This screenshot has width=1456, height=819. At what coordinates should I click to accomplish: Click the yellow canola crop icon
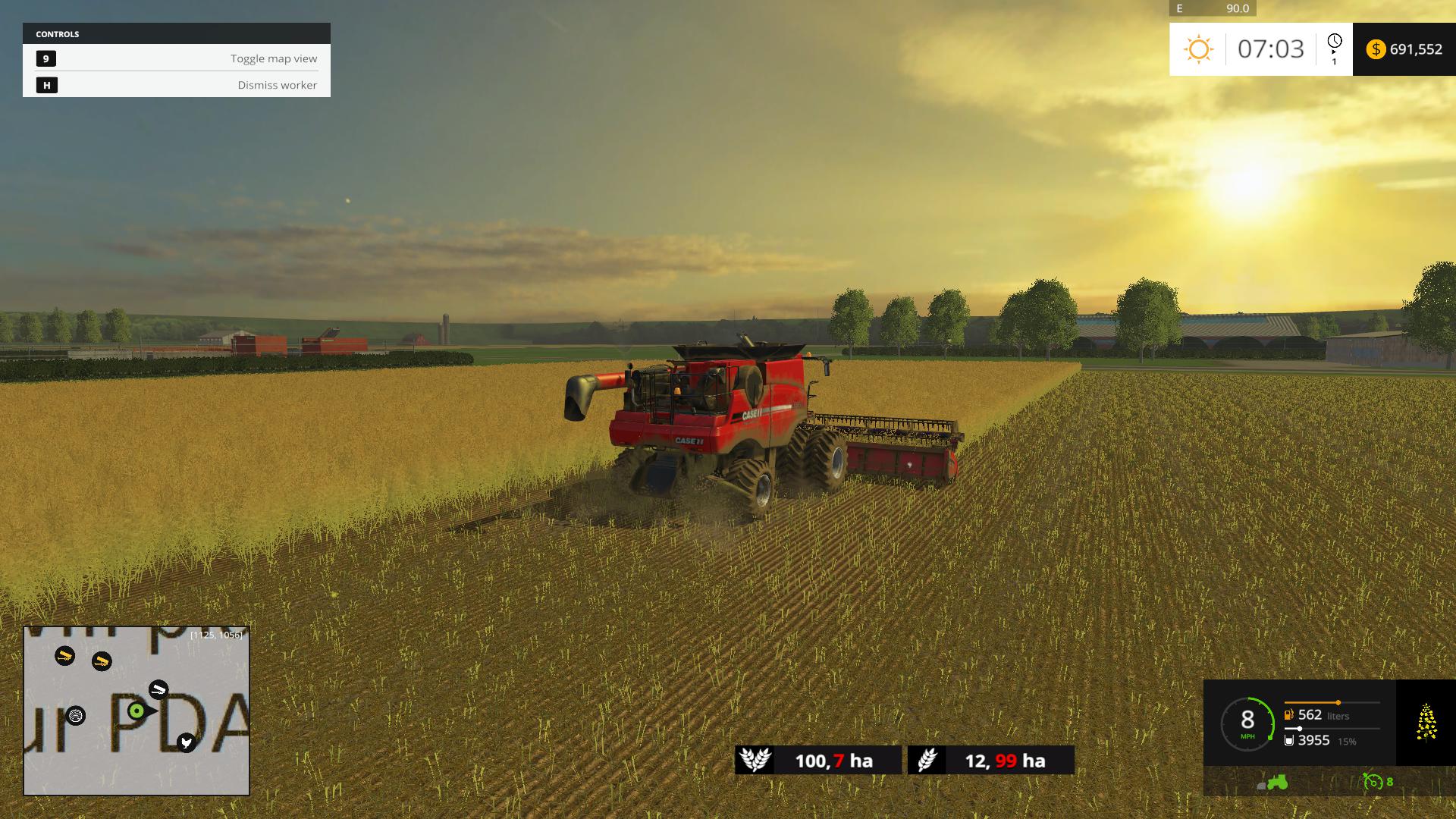(1426, 721)
